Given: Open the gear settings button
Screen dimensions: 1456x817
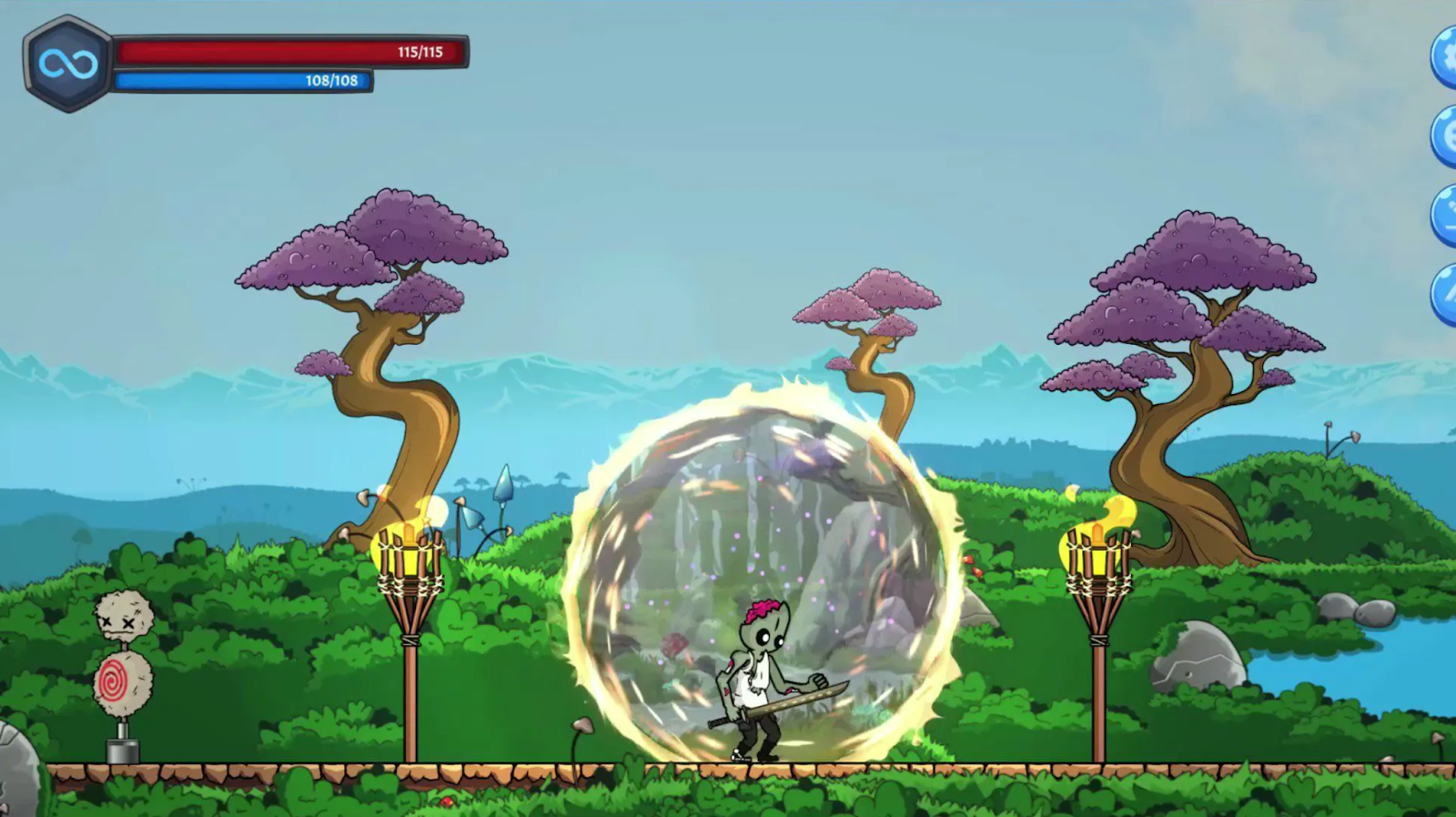Looking at the screenshot, I should (x=1446, y=57).
